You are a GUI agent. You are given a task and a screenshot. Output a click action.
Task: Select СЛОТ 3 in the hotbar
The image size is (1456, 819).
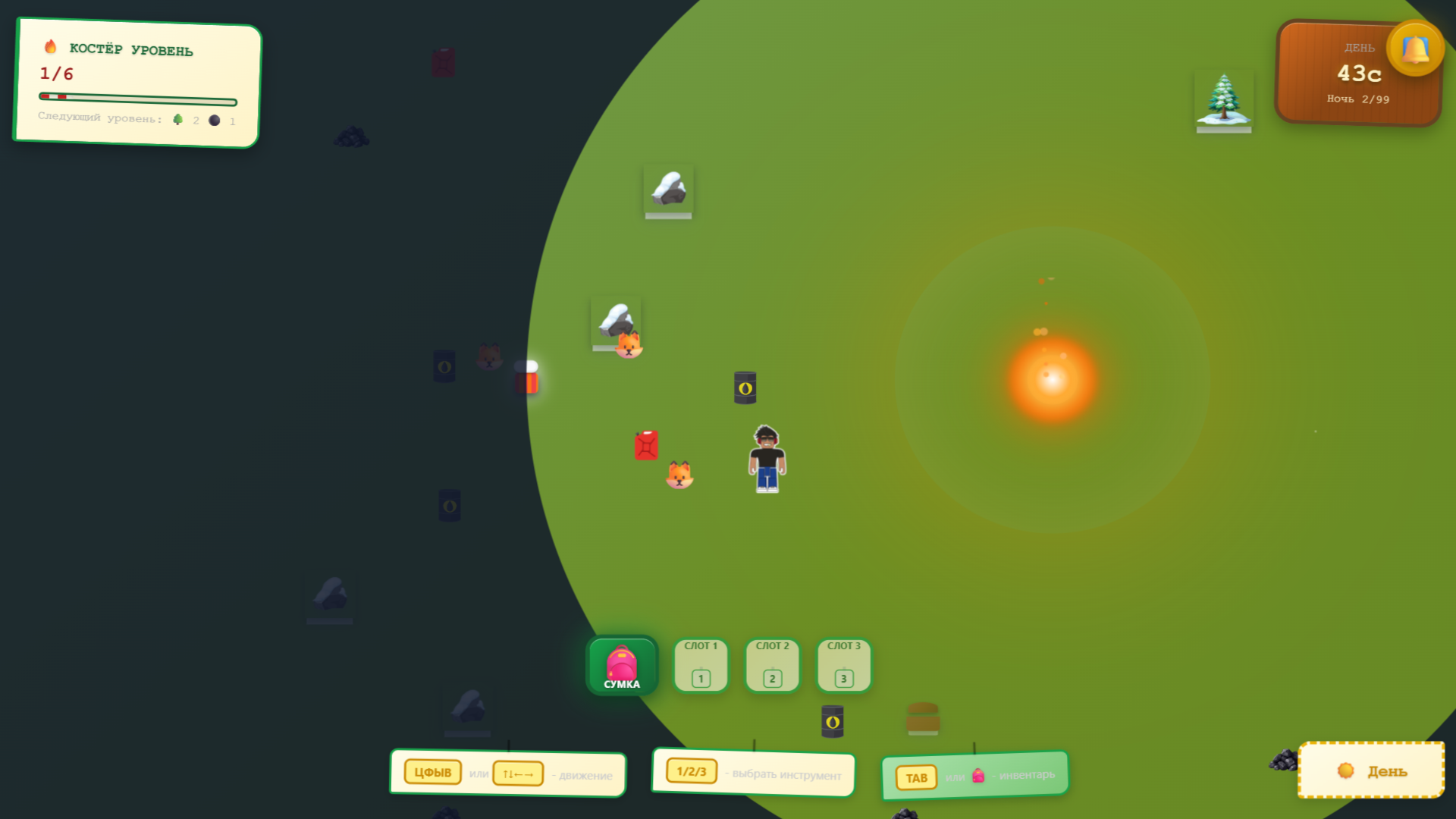pos(843,665)
